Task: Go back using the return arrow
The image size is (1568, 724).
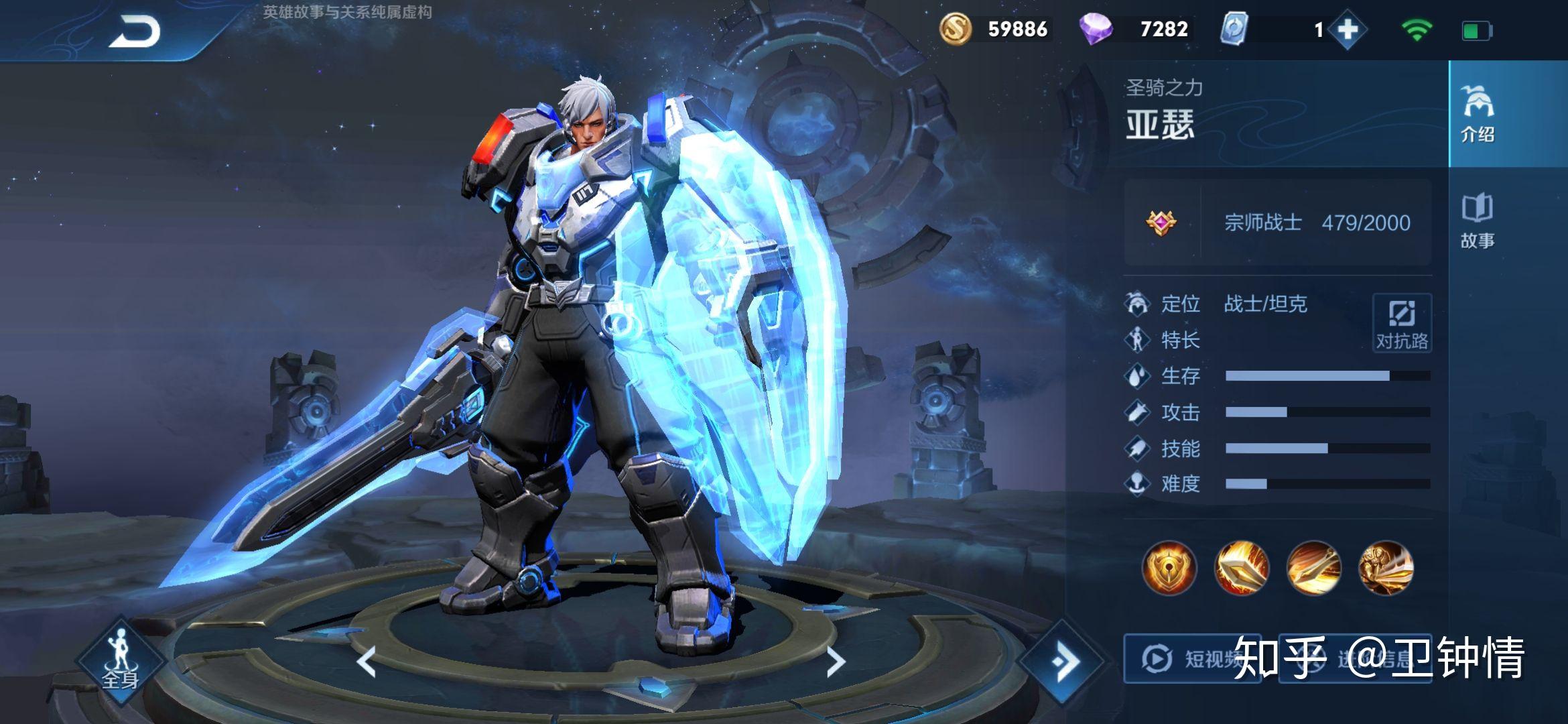Action: [135, 32]
